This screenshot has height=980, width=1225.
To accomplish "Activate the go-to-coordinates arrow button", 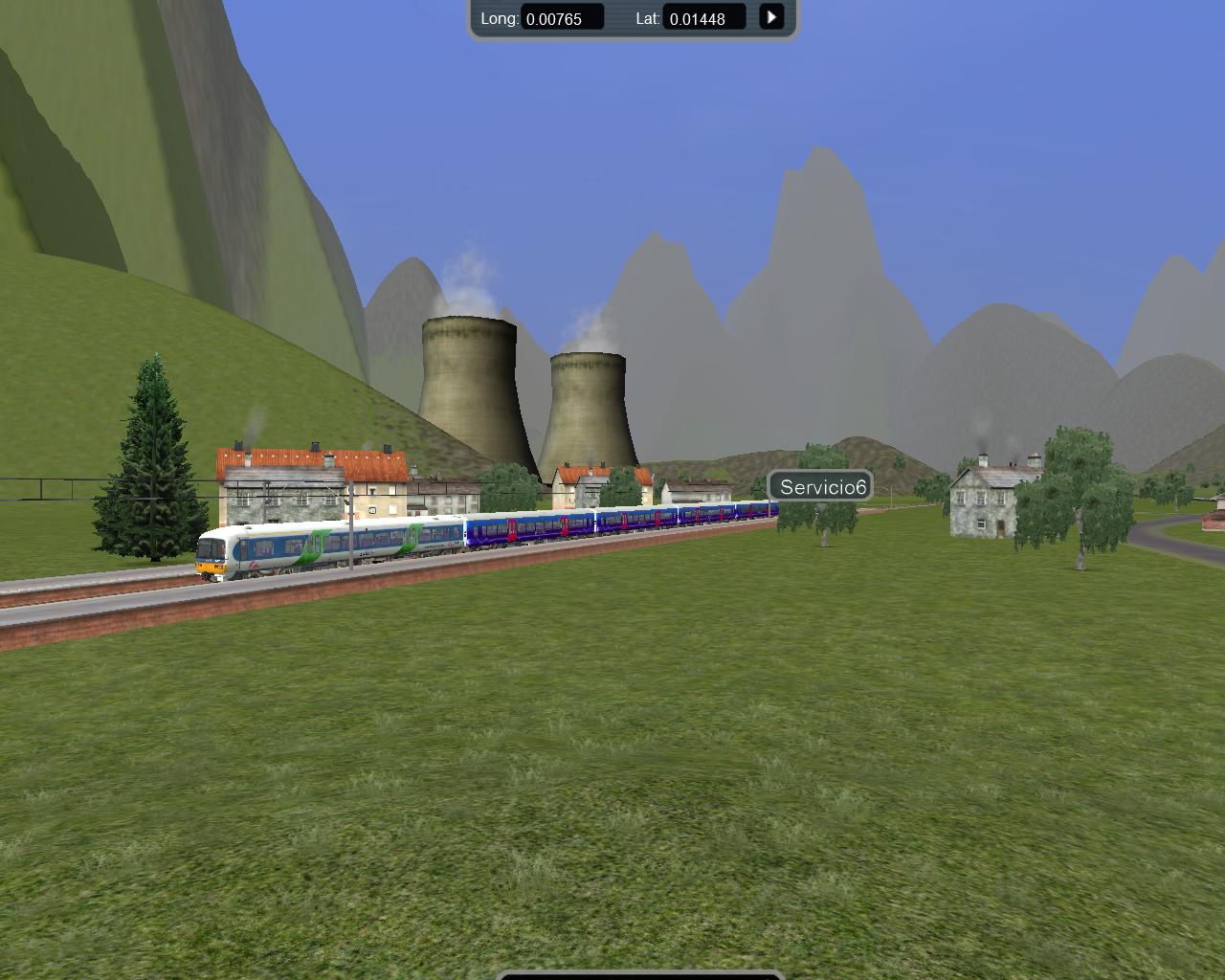I will (771, 17).
